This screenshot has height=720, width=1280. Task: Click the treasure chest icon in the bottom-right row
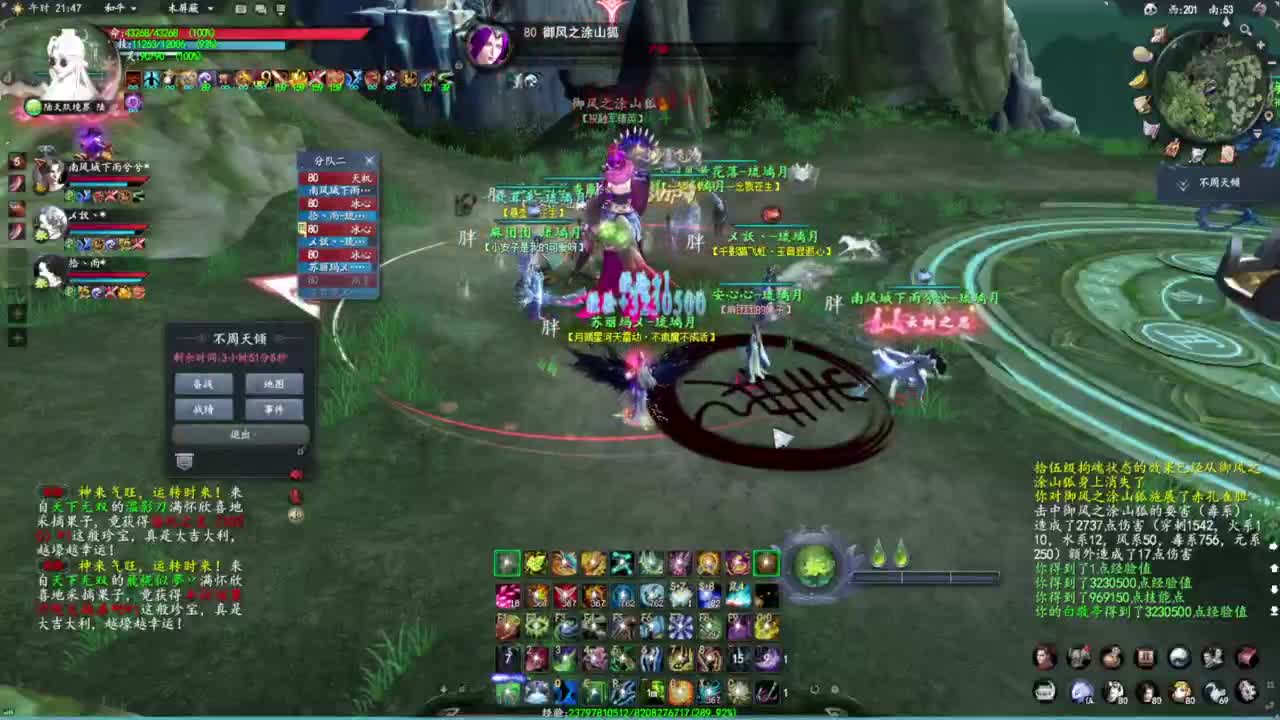(1142, 658)
